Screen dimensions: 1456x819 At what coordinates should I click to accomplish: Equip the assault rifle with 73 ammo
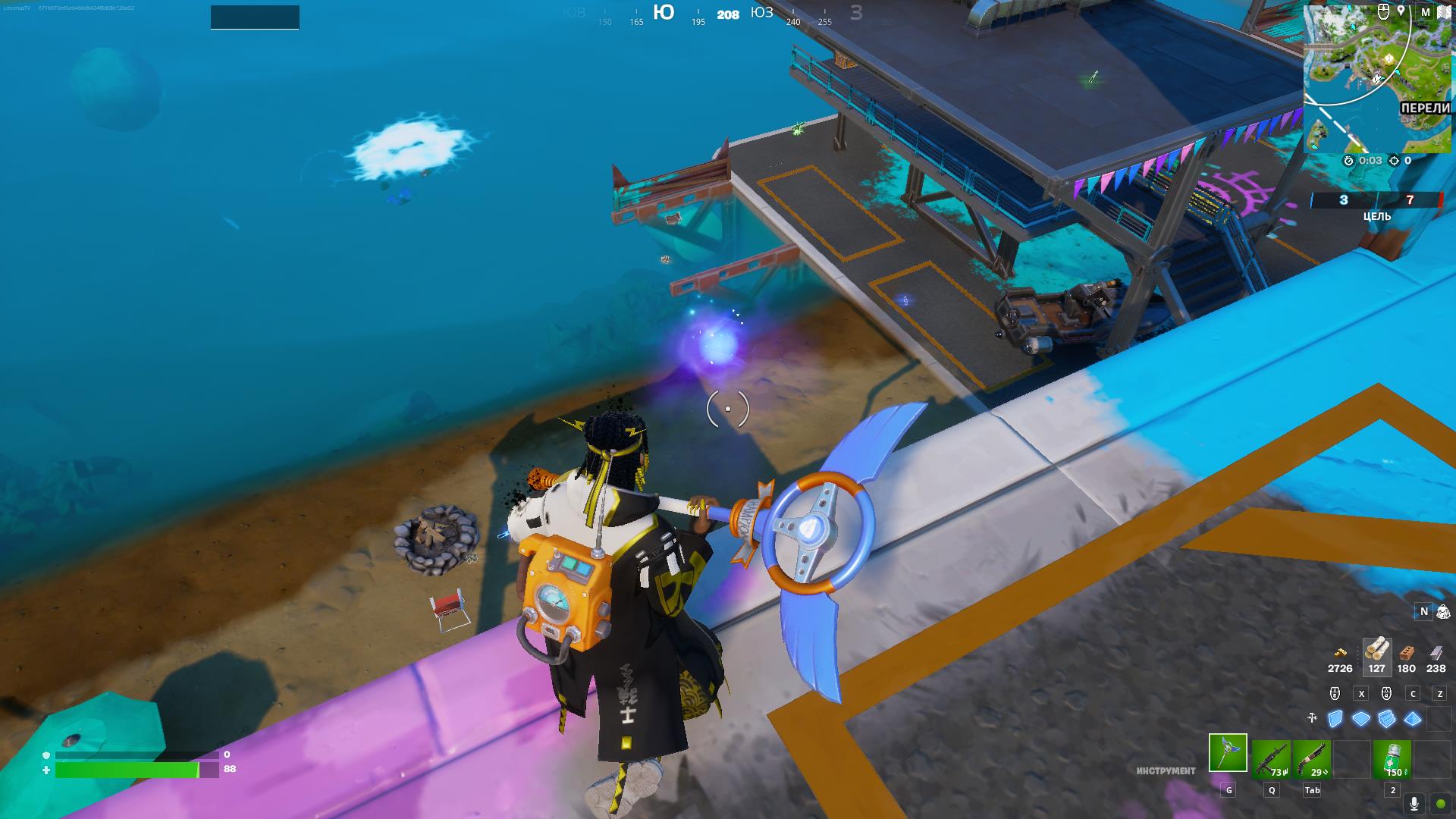(1271, 759)
